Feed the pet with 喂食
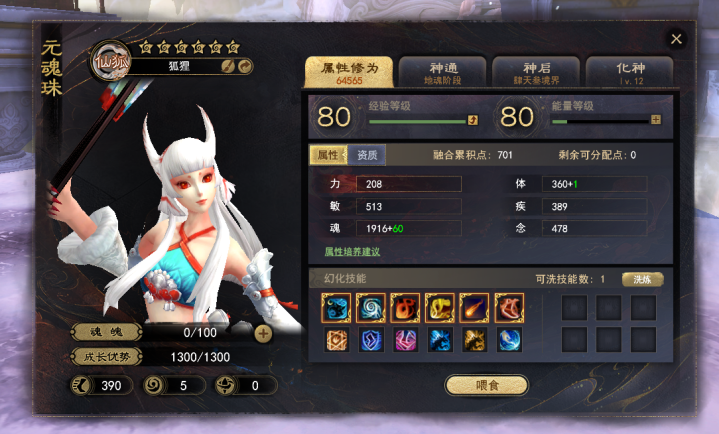719x434 pixels. [486, 384]
